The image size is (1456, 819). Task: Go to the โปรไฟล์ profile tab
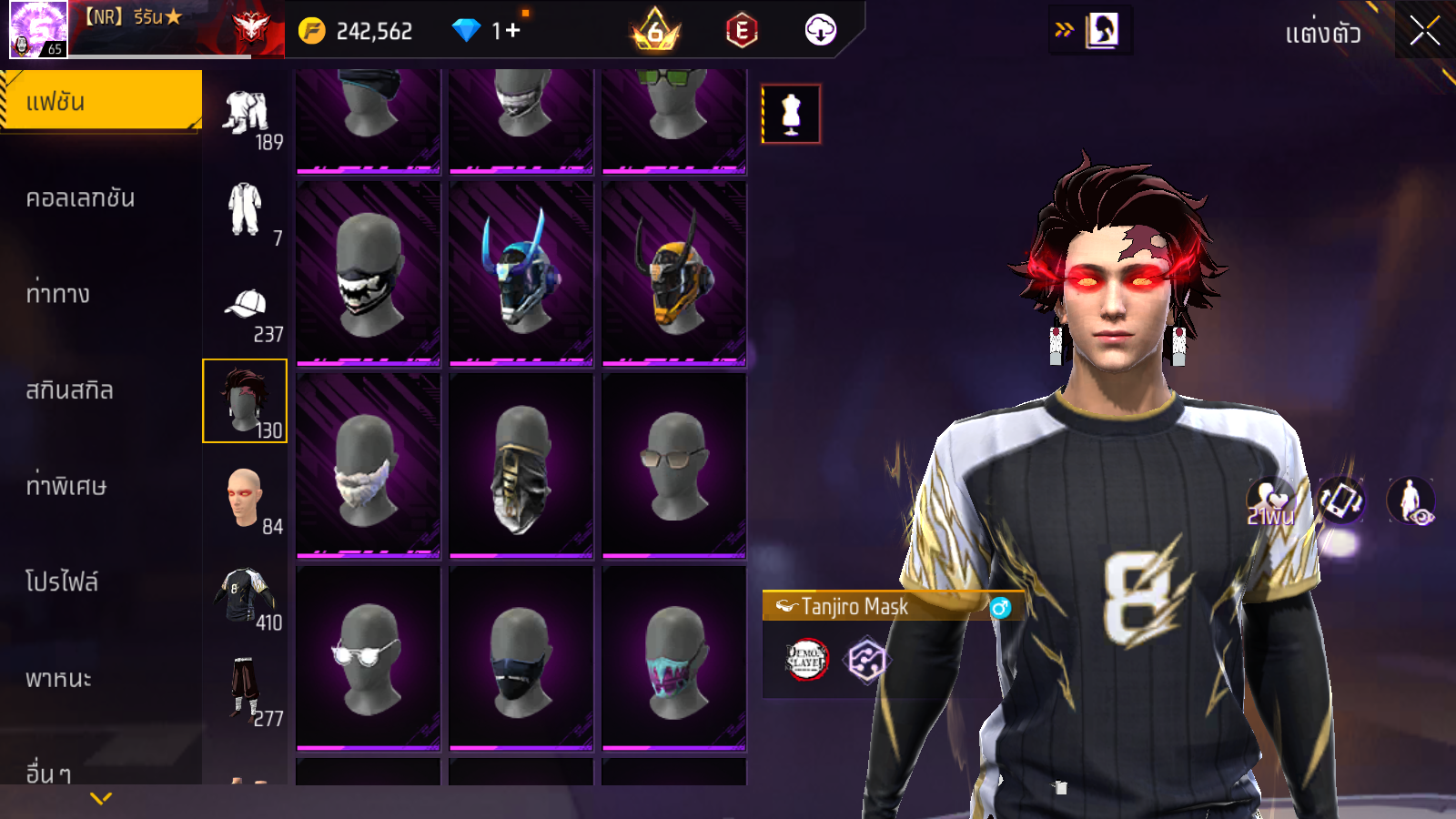pos(62,581)
